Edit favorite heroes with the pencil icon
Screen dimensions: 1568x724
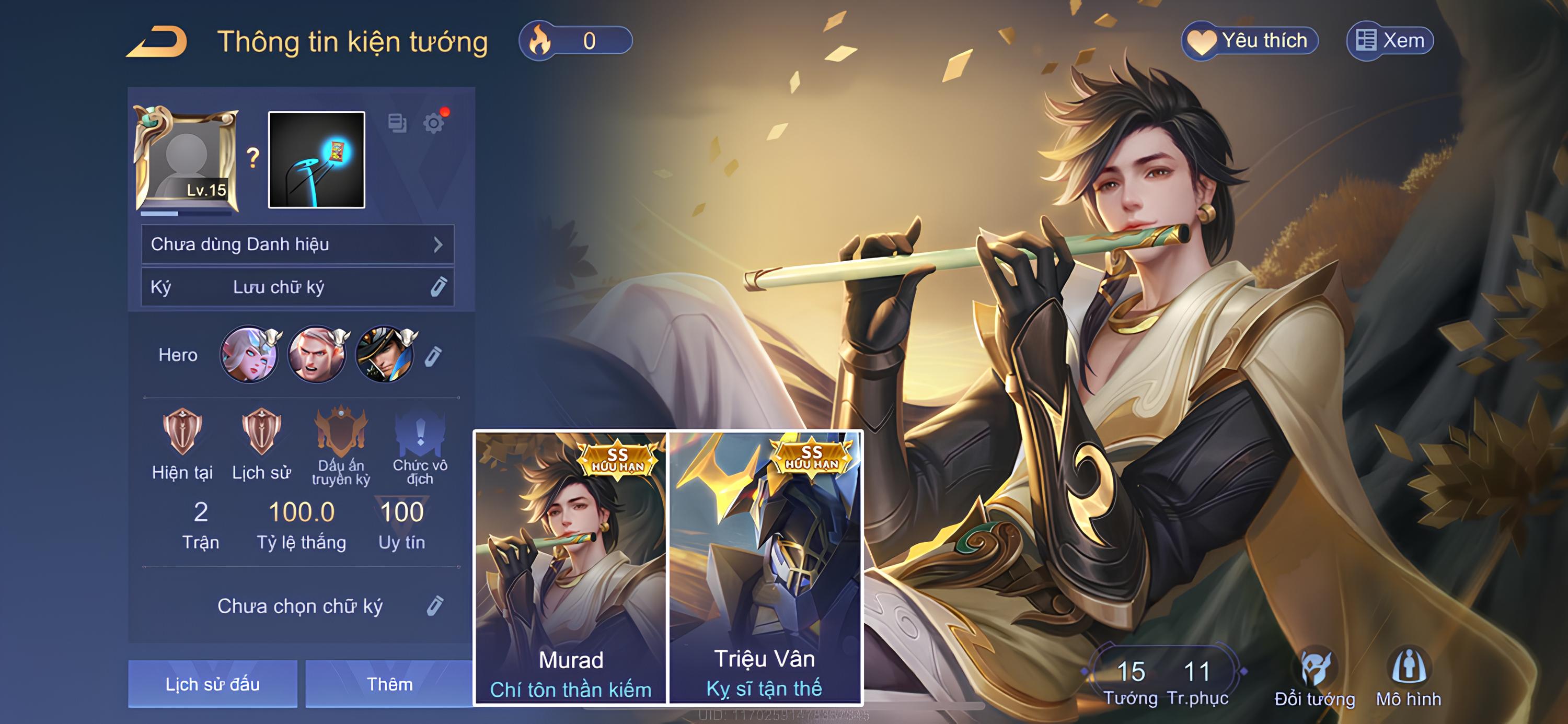click(433, 356)
